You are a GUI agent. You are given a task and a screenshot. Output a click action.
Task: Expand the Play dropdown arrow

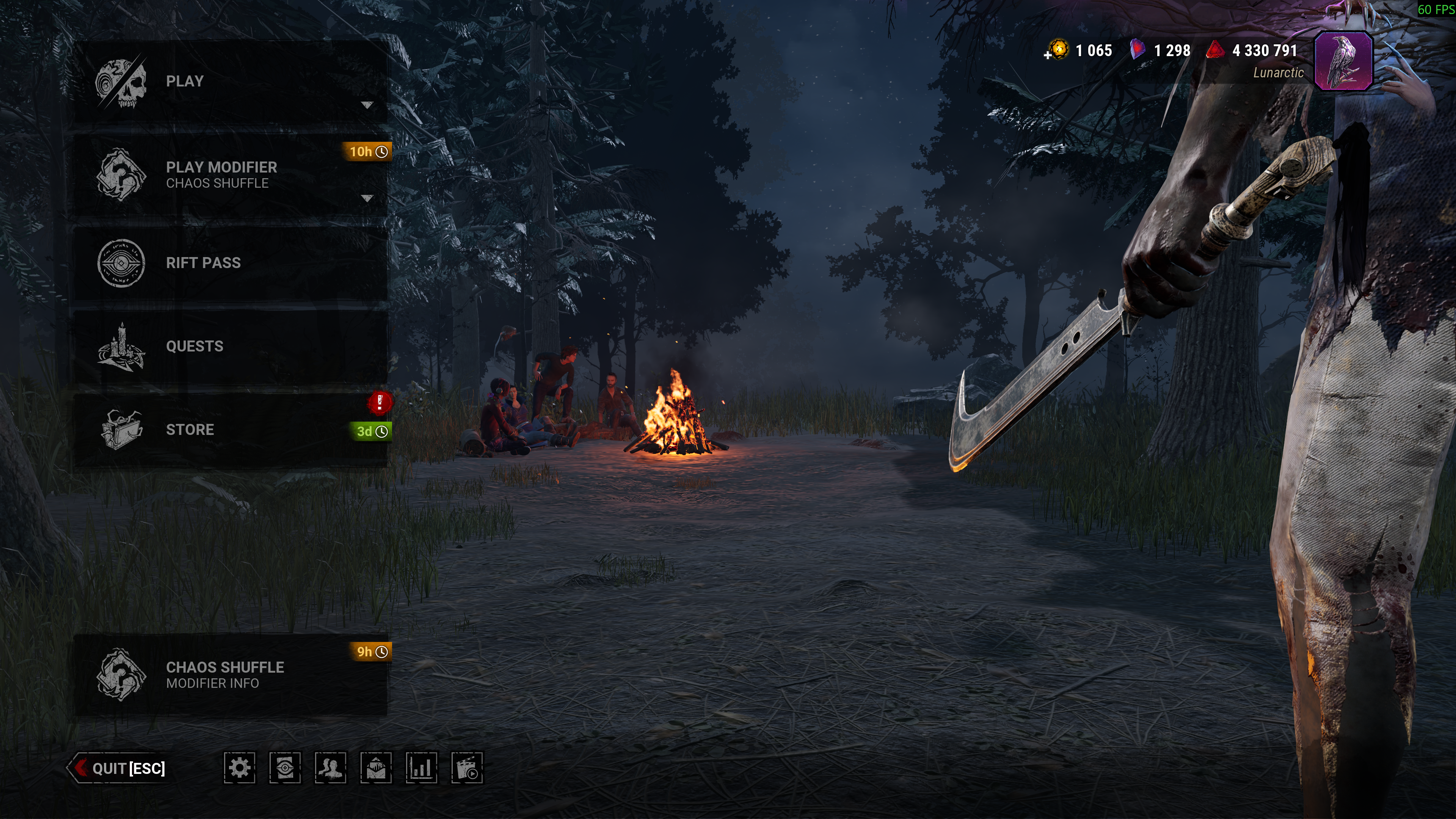367,105
